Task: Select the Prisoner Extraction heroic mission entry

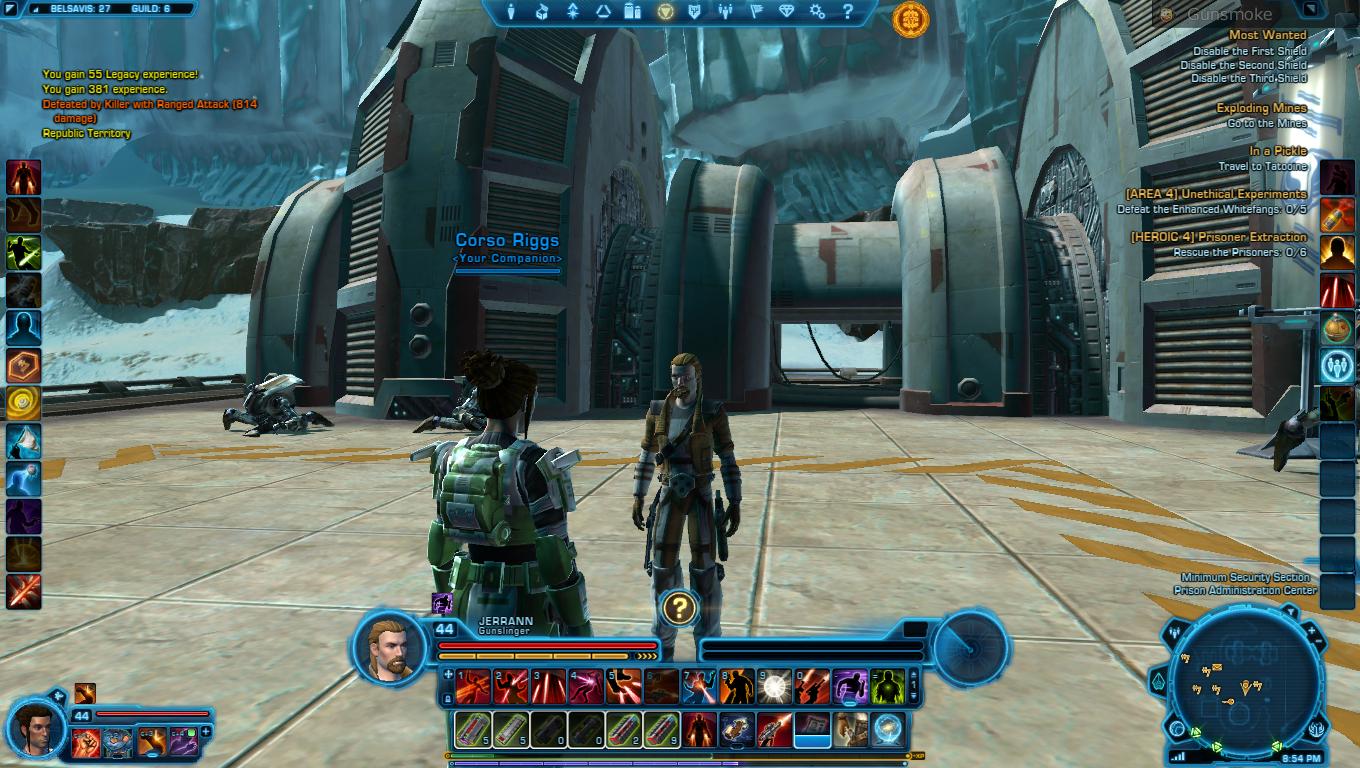Action: (x=1218, y=237)
